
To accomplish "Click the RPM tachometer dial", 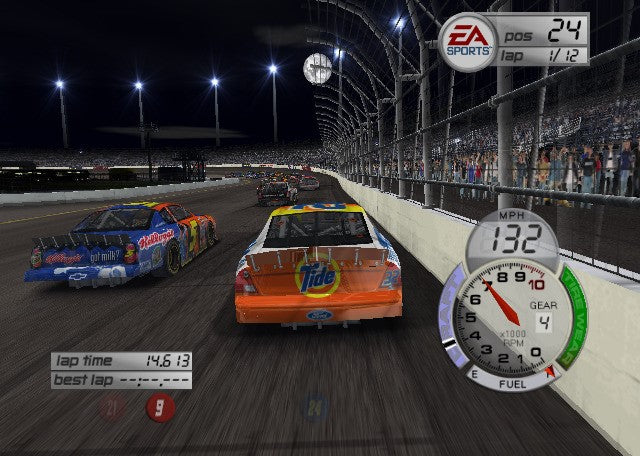I will pos(497,319).
